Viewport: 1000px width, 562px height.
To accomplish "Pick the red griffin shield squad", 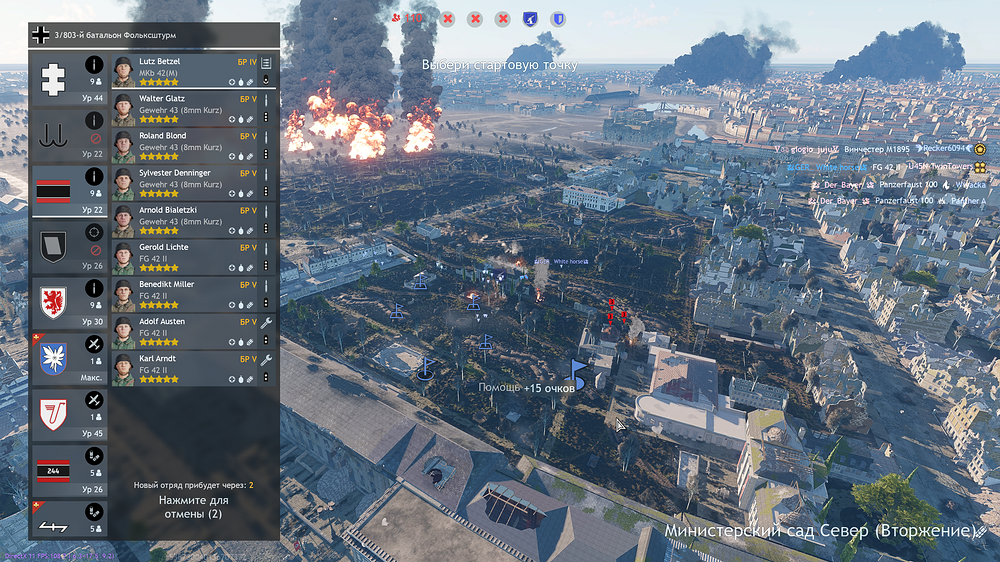I will click(x=70, y=302).
